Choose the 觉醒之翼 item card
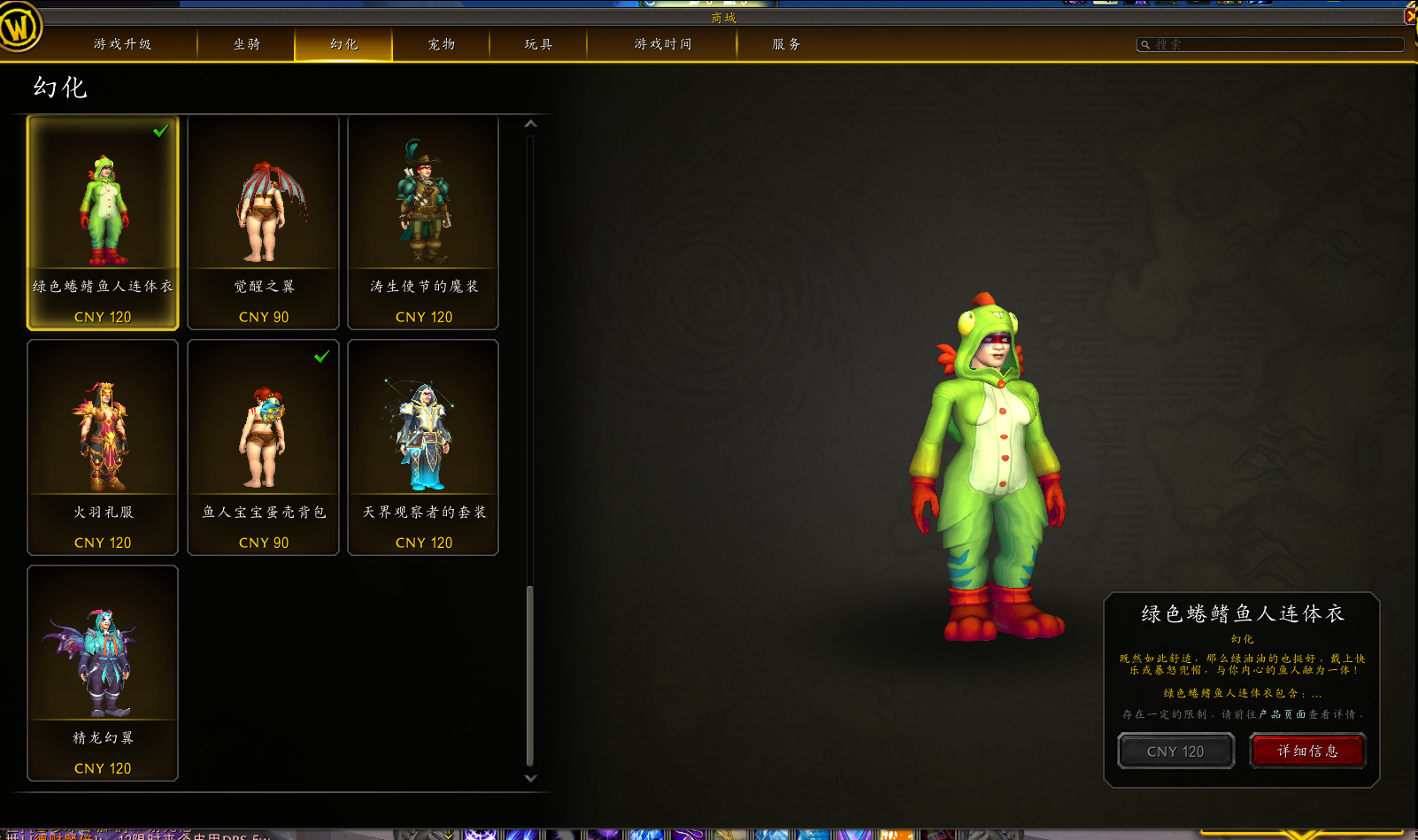 tap(263, 222)
